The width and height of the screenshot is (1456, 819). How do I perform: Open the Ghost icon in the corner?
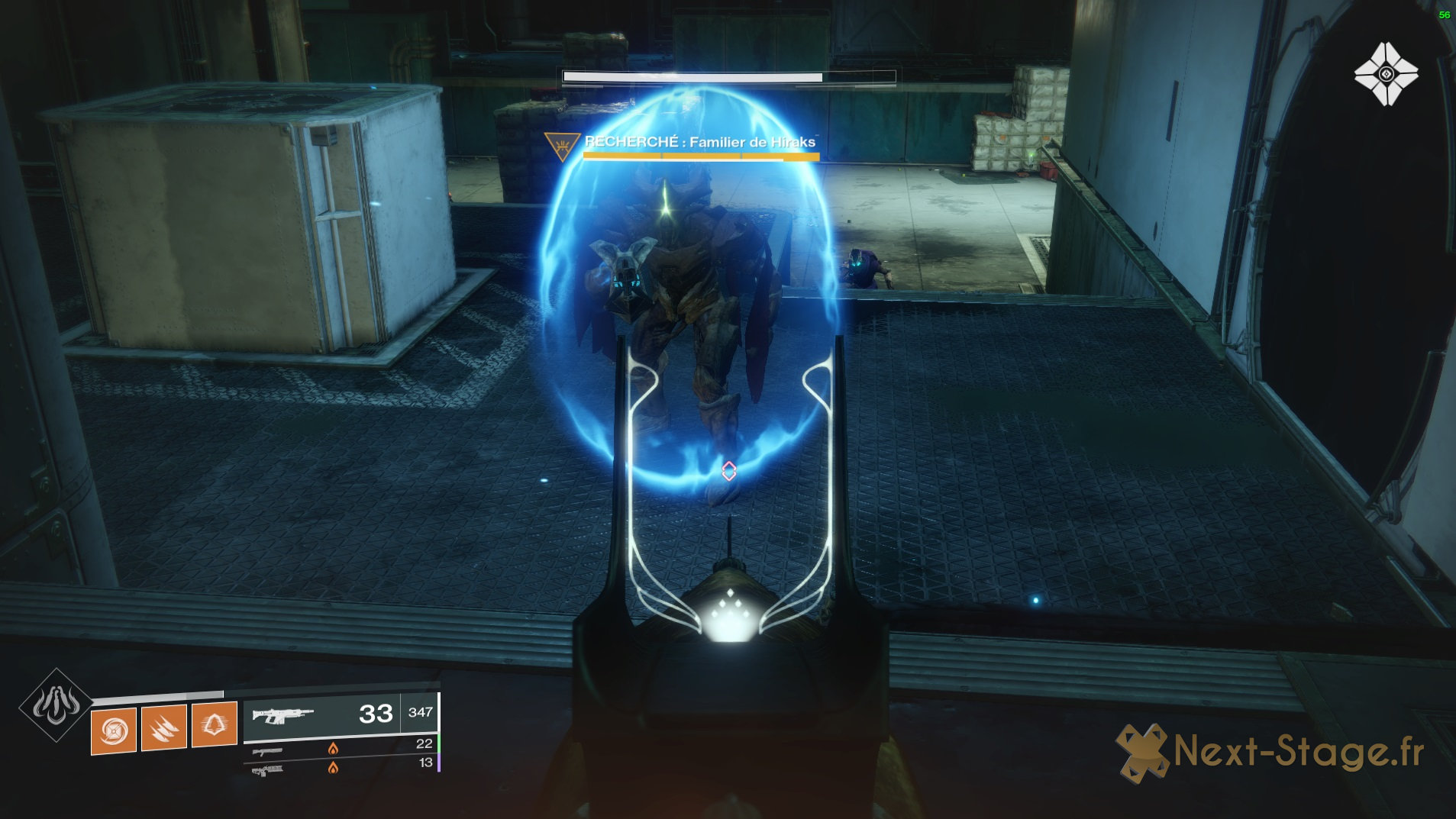click(x=1386, y=74)
